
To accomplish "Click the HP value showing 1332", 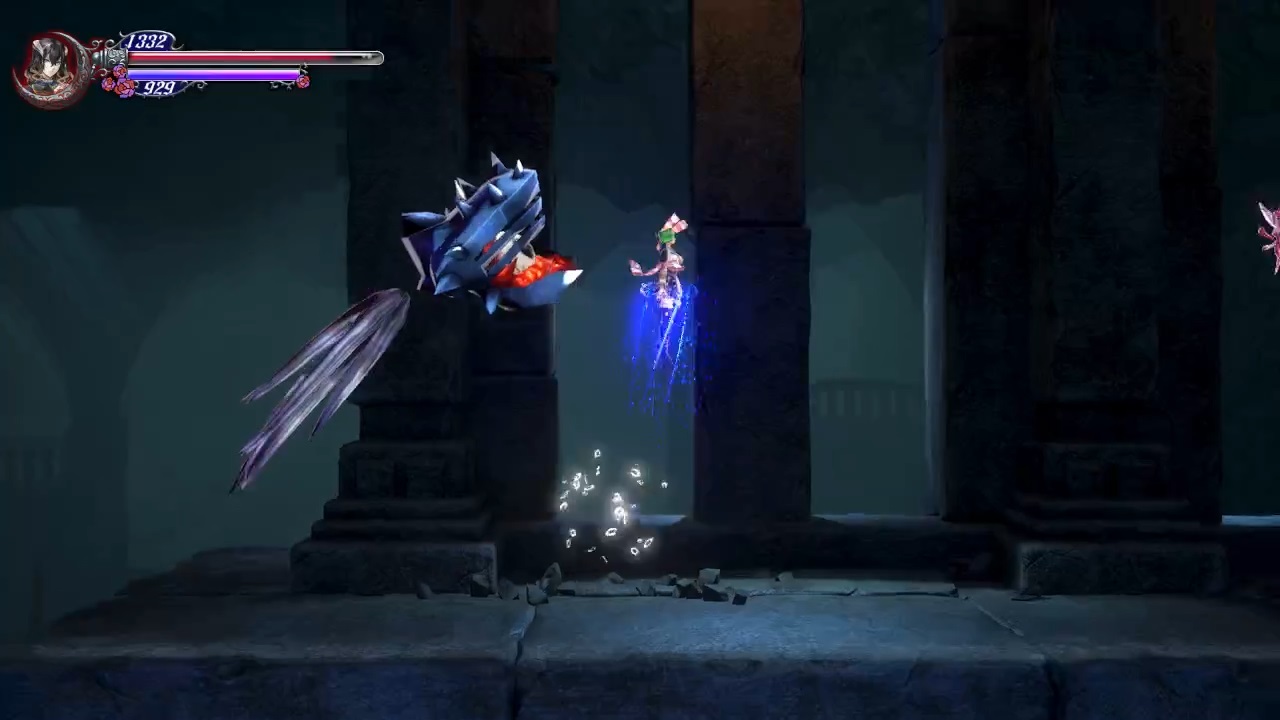I will point(146,40).
